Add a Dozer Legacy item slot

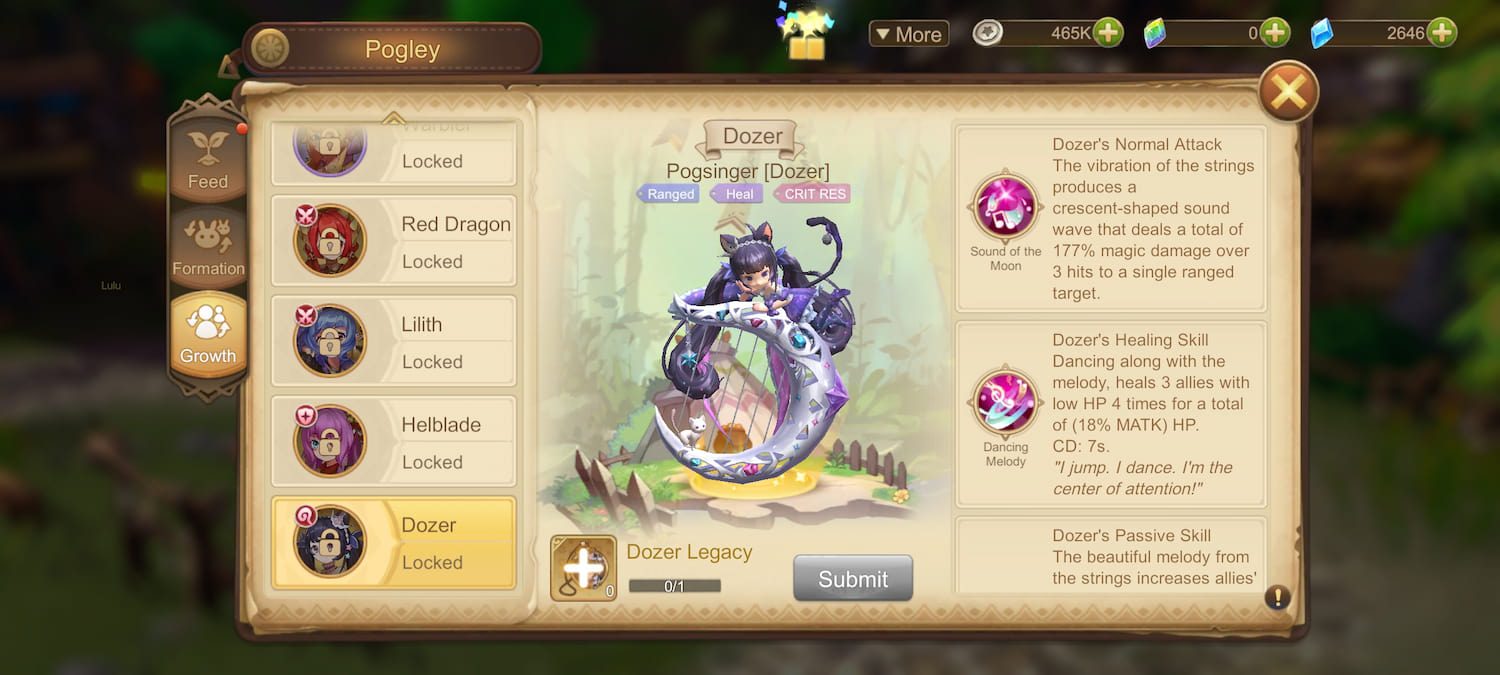coord(583,568)
